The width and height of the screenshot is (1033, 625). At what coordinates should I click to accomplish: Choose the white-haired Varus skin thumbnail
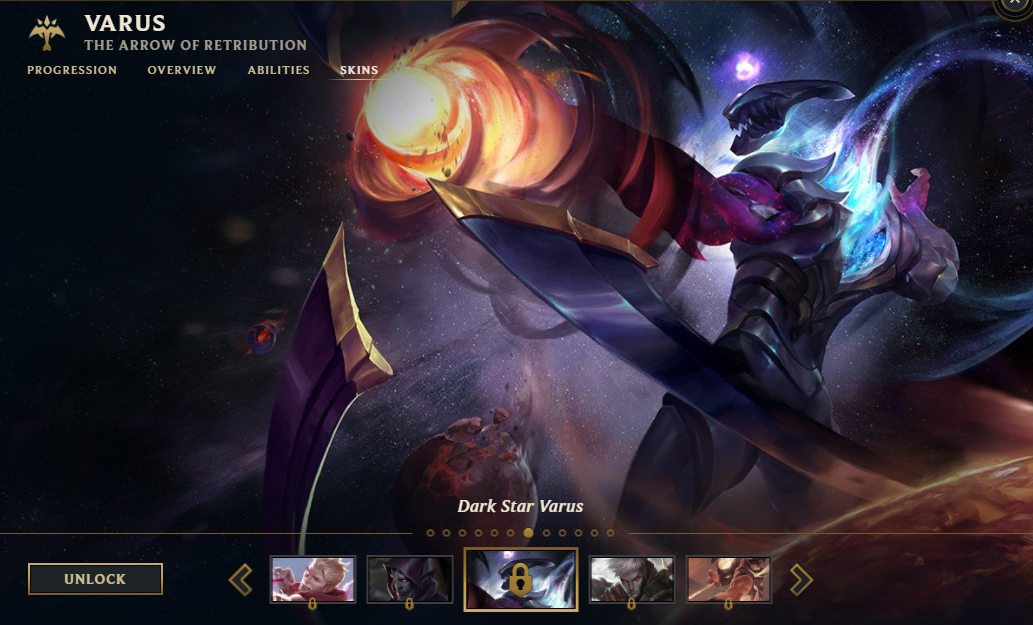point(631,579)
